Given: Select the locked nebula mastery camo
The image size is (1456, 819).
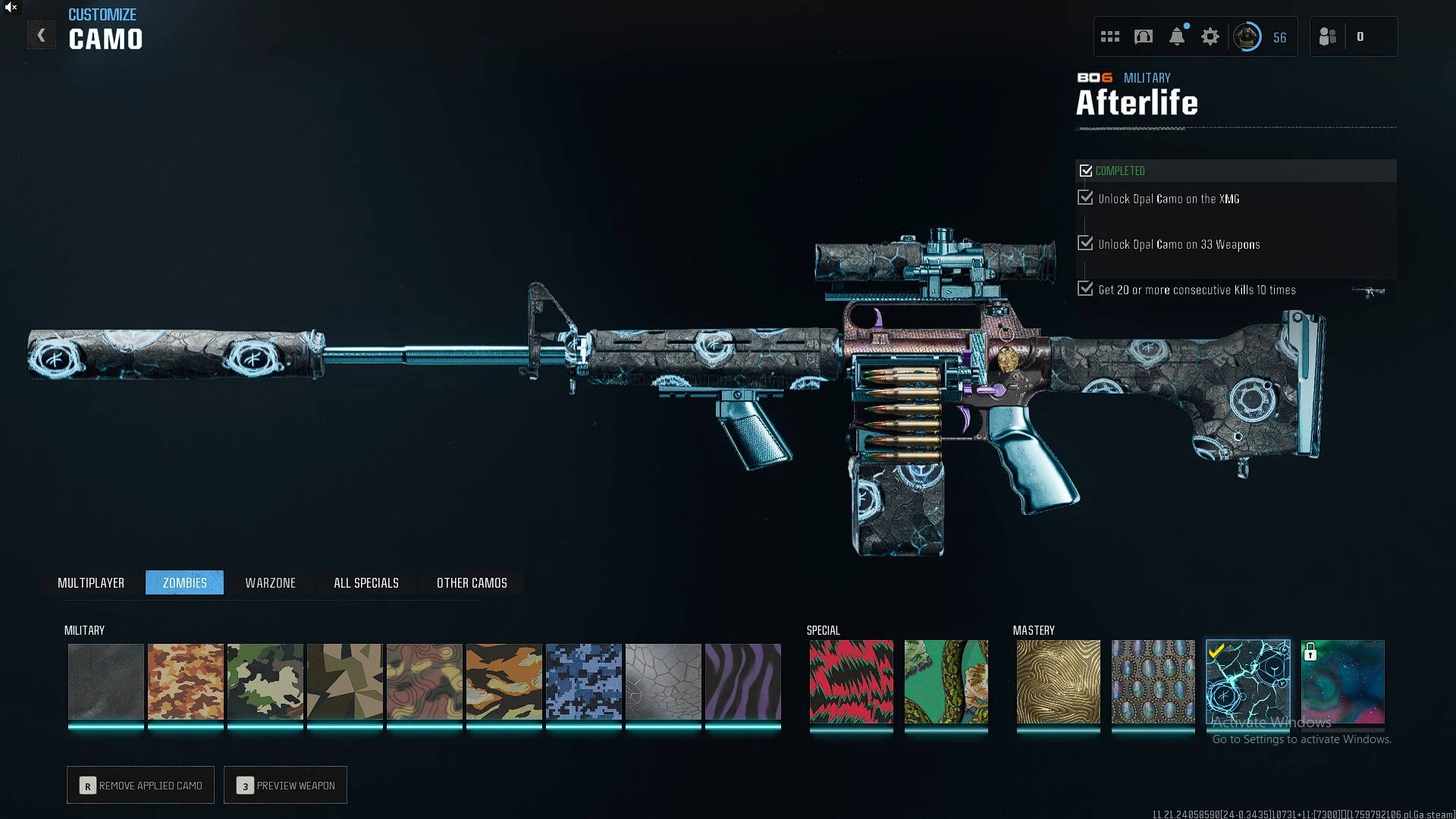Looking at the screenshot, I should coord(1343,681).
